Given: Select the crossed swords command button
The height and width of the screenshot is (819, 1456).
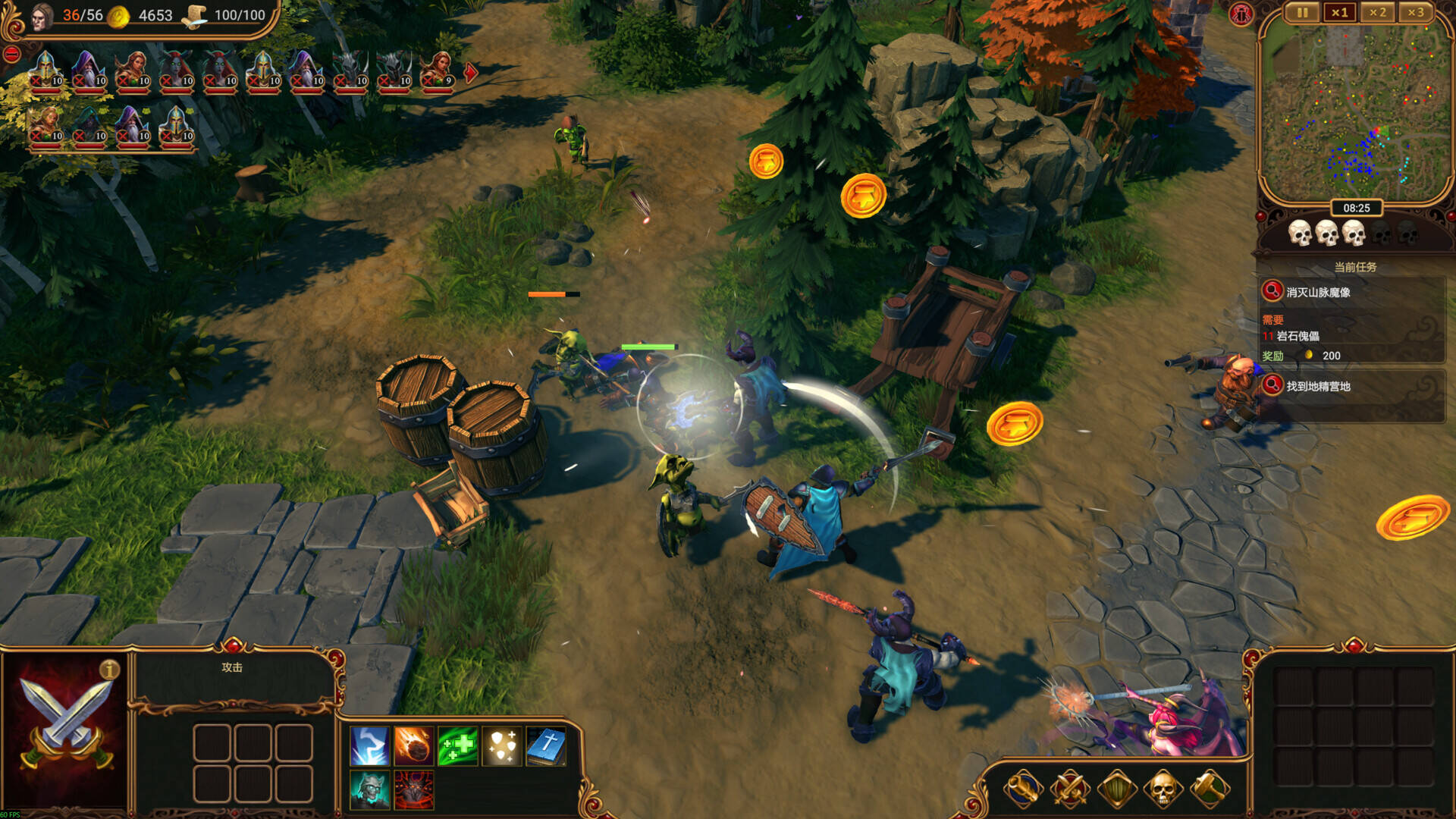Looking at the screenshot, I should pyautogui.click(x=1070, y=789).
